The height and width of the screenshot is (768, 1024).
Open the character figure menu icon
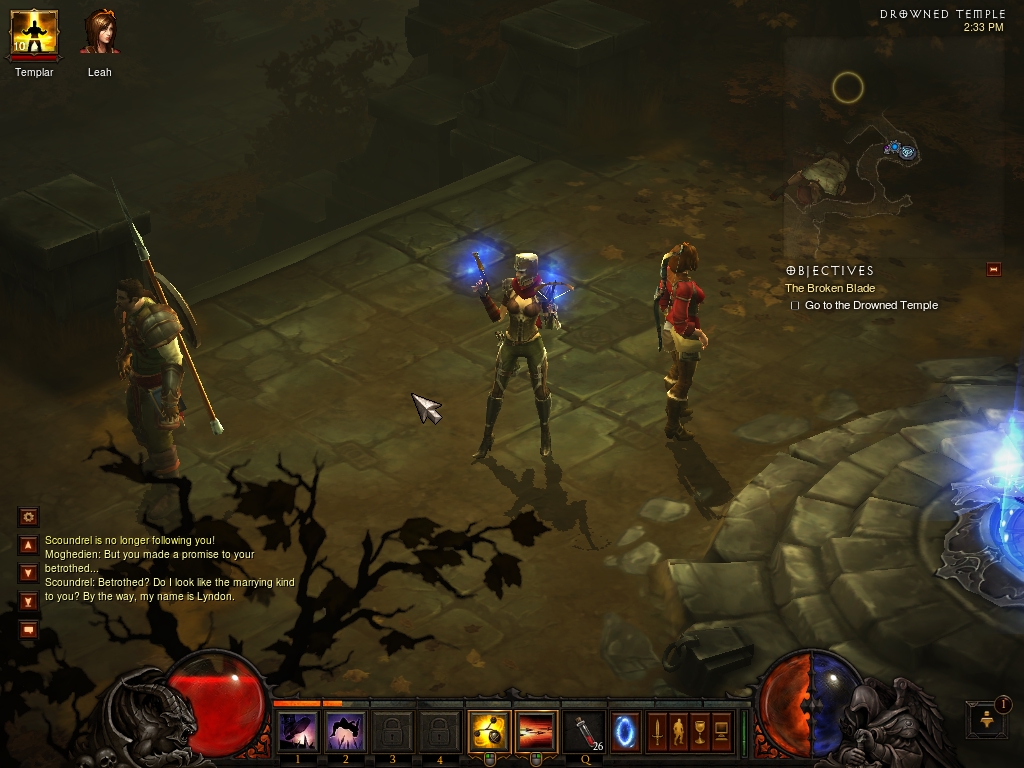(x=679, y=731)
